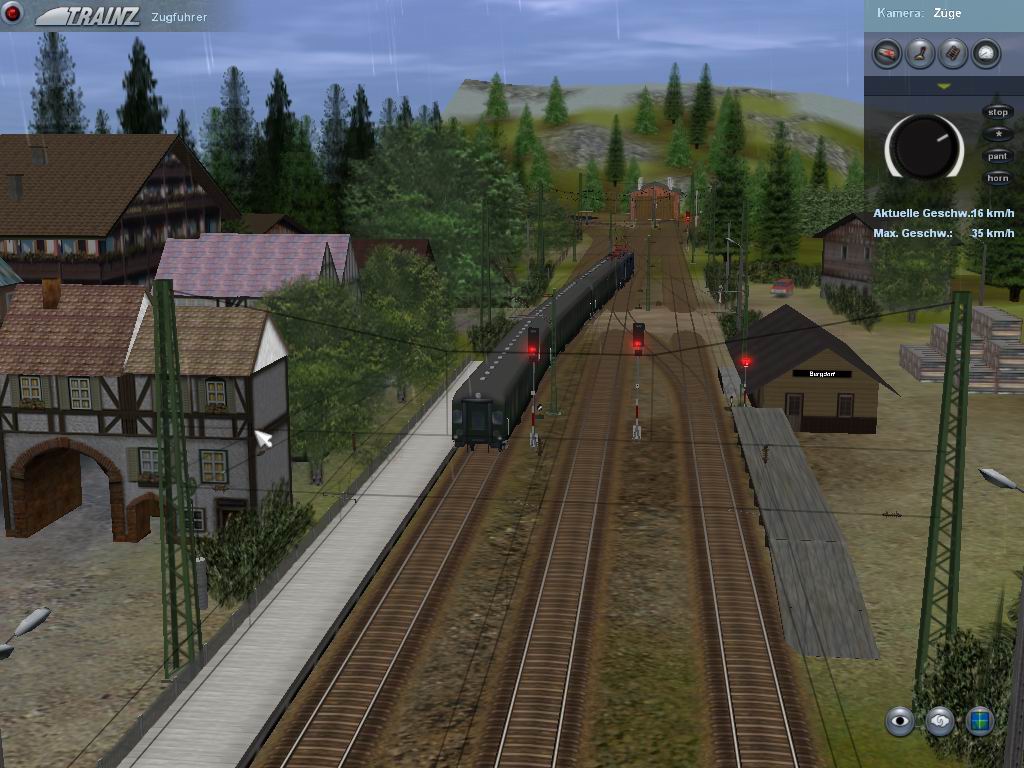This screenshot has width=1024, height=768.
Task: Open the weather cloud icon
Action: pos(940,720)
